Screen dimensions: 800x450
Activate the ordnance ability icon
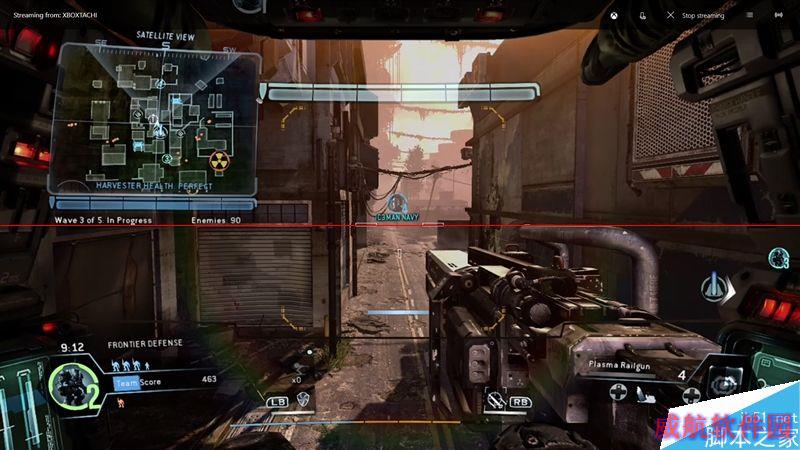click(495, 400)
